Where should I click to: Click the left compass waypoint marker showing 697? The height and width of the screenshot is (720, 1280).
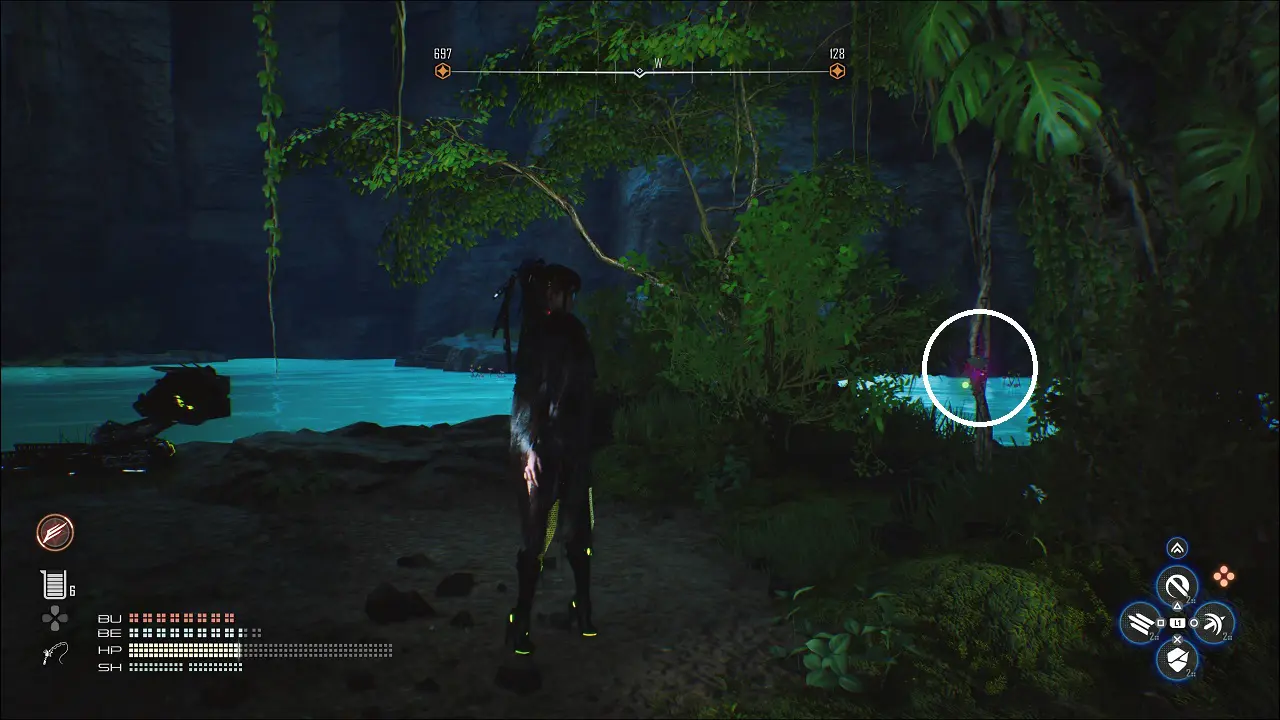442,71
